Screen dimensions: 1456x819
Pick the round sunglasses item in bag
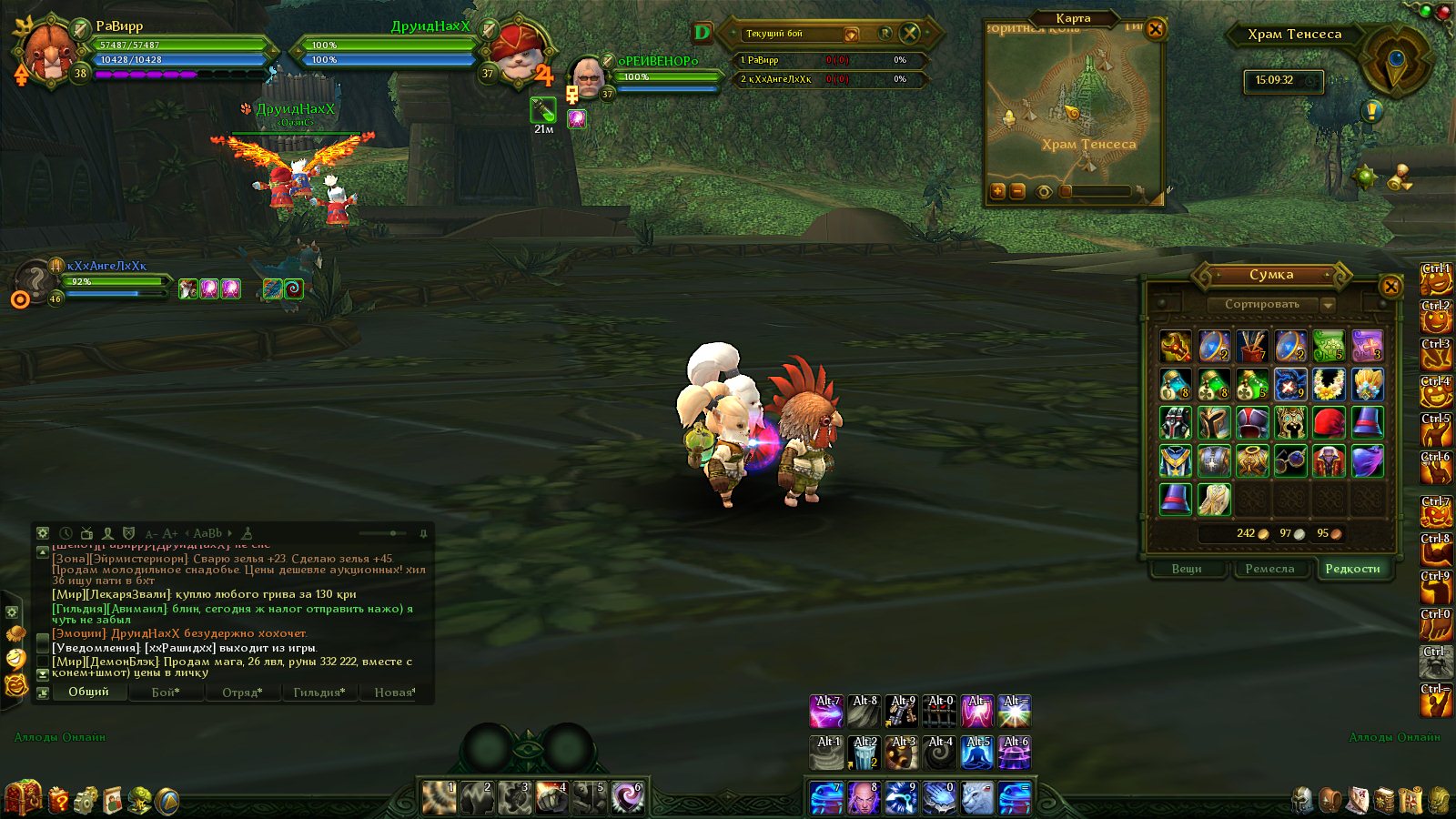tap(1290, 461)
